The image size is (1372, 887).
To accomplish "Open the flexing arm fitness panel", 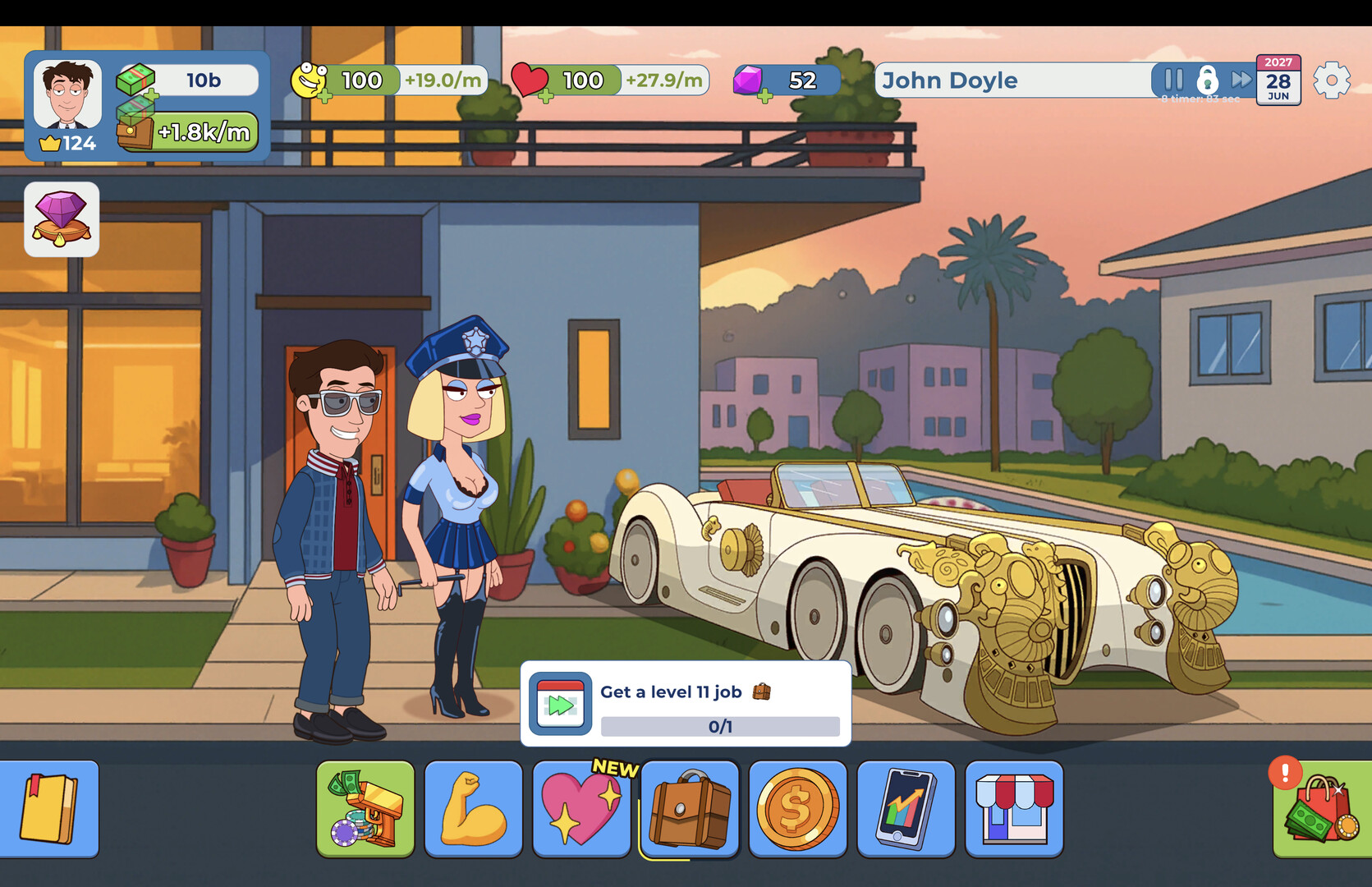I will [473, 808].
